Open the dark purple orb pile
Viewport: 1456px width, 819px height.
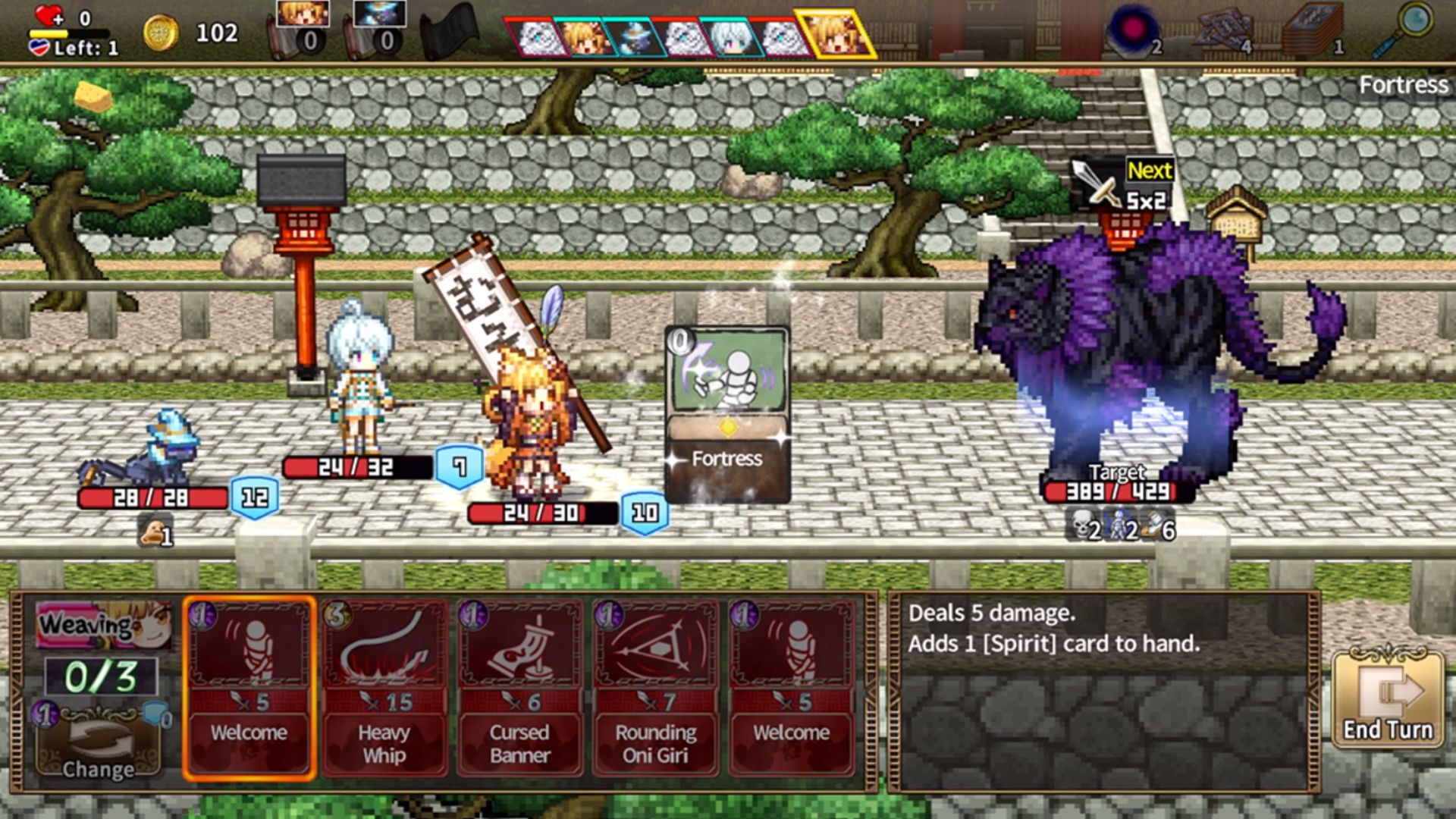(x=1132, y=30)
